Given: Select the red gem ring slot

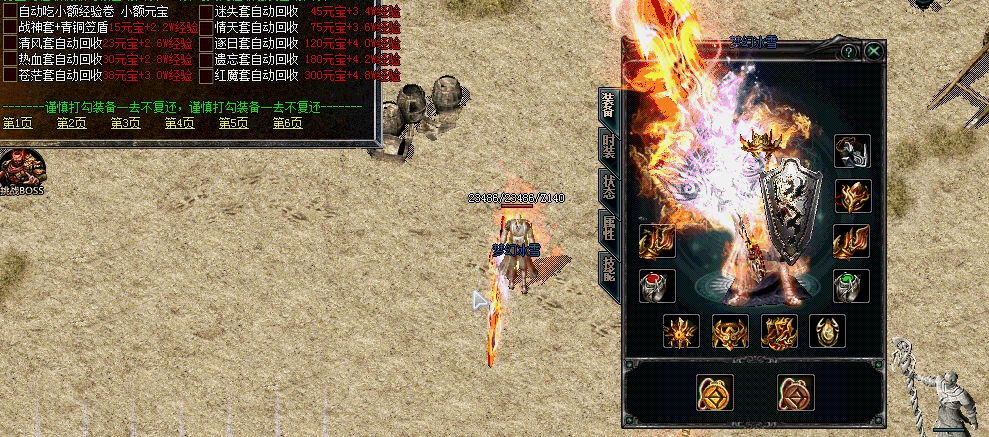Looking at the screenshot, I should tap(657, 286).
